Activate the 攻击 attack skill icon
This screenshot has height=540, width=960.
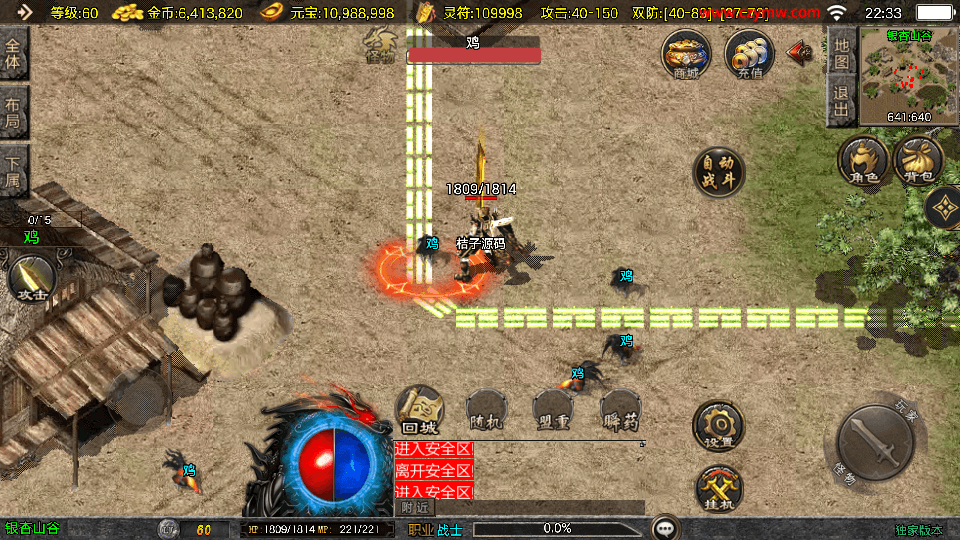[x=32, y=278]
